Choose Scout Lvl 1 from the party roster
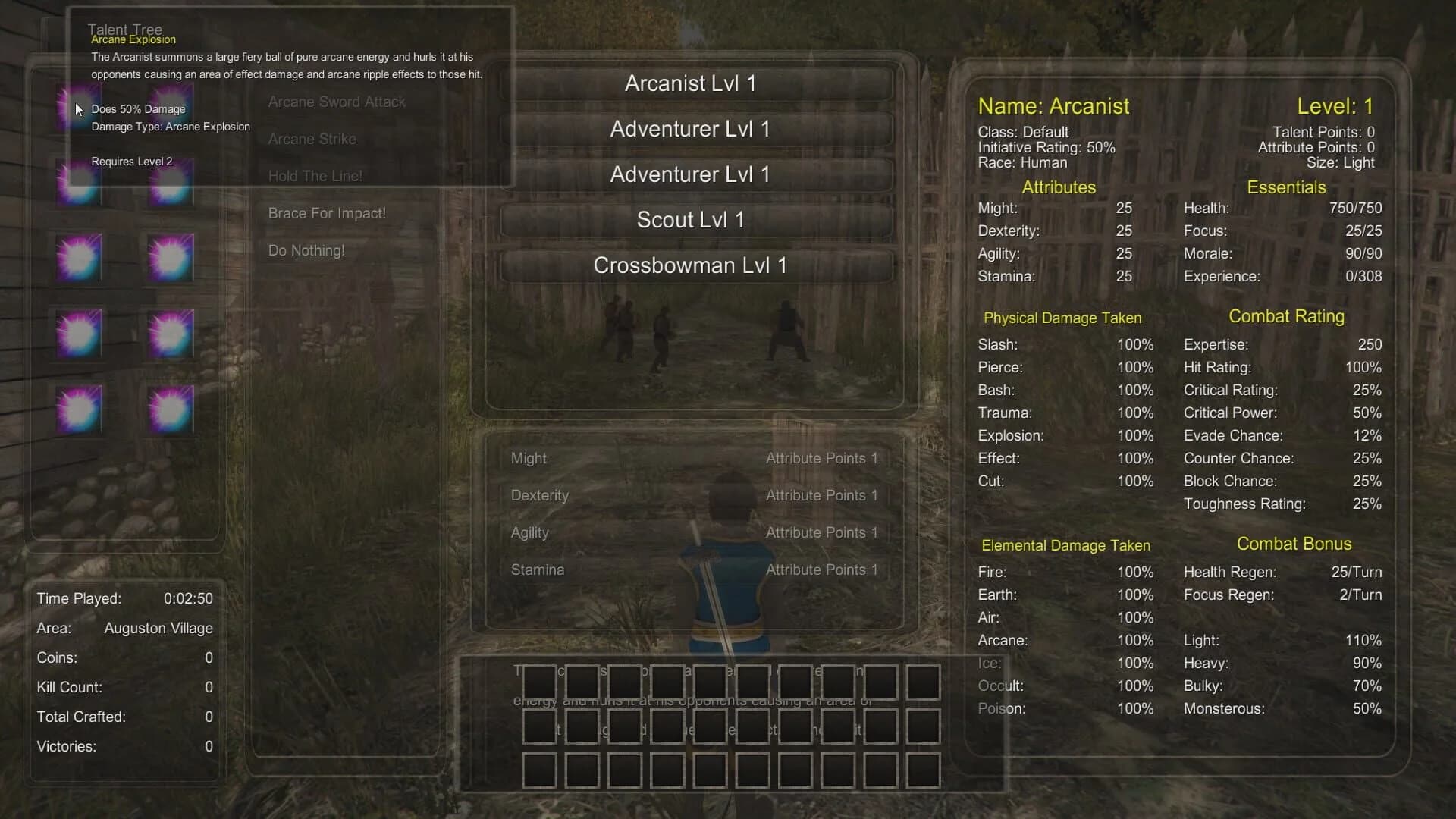This screenshot has height=819, width=1456. [689, 220]
